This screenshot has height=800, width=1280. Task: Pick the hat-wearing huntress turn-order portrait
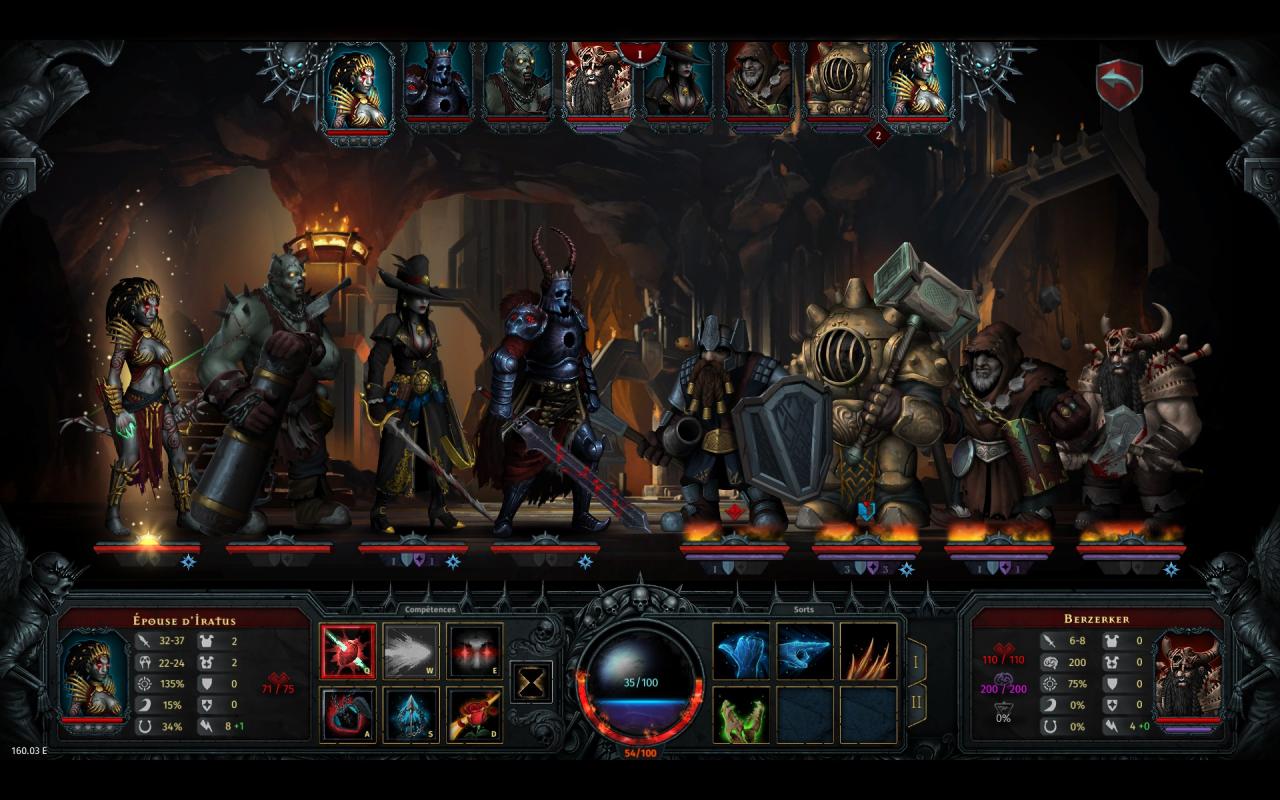pyautogui.click(x=679, y=82)
